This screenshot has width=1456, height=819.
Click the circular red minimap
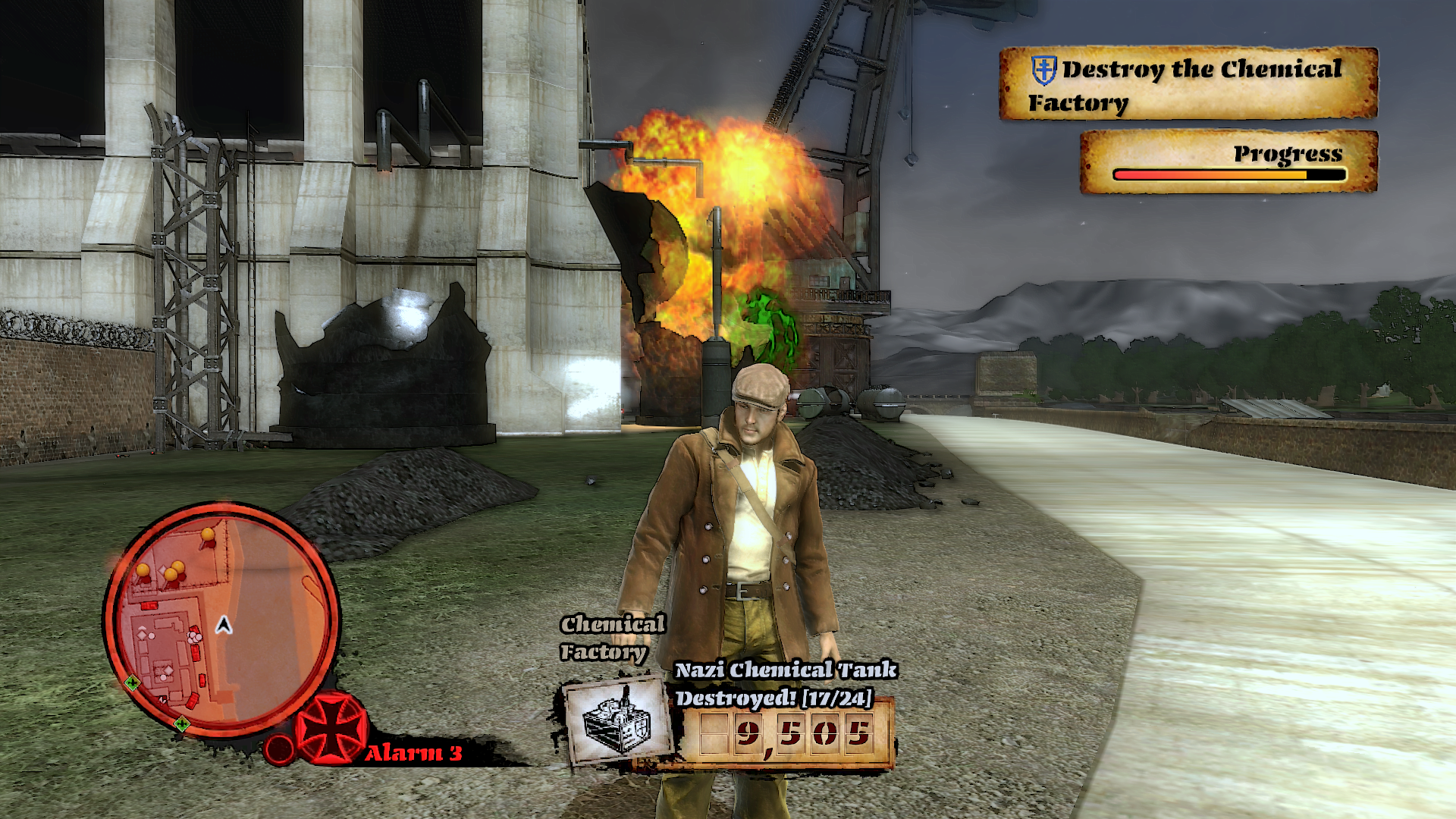(x=221, y=620)
